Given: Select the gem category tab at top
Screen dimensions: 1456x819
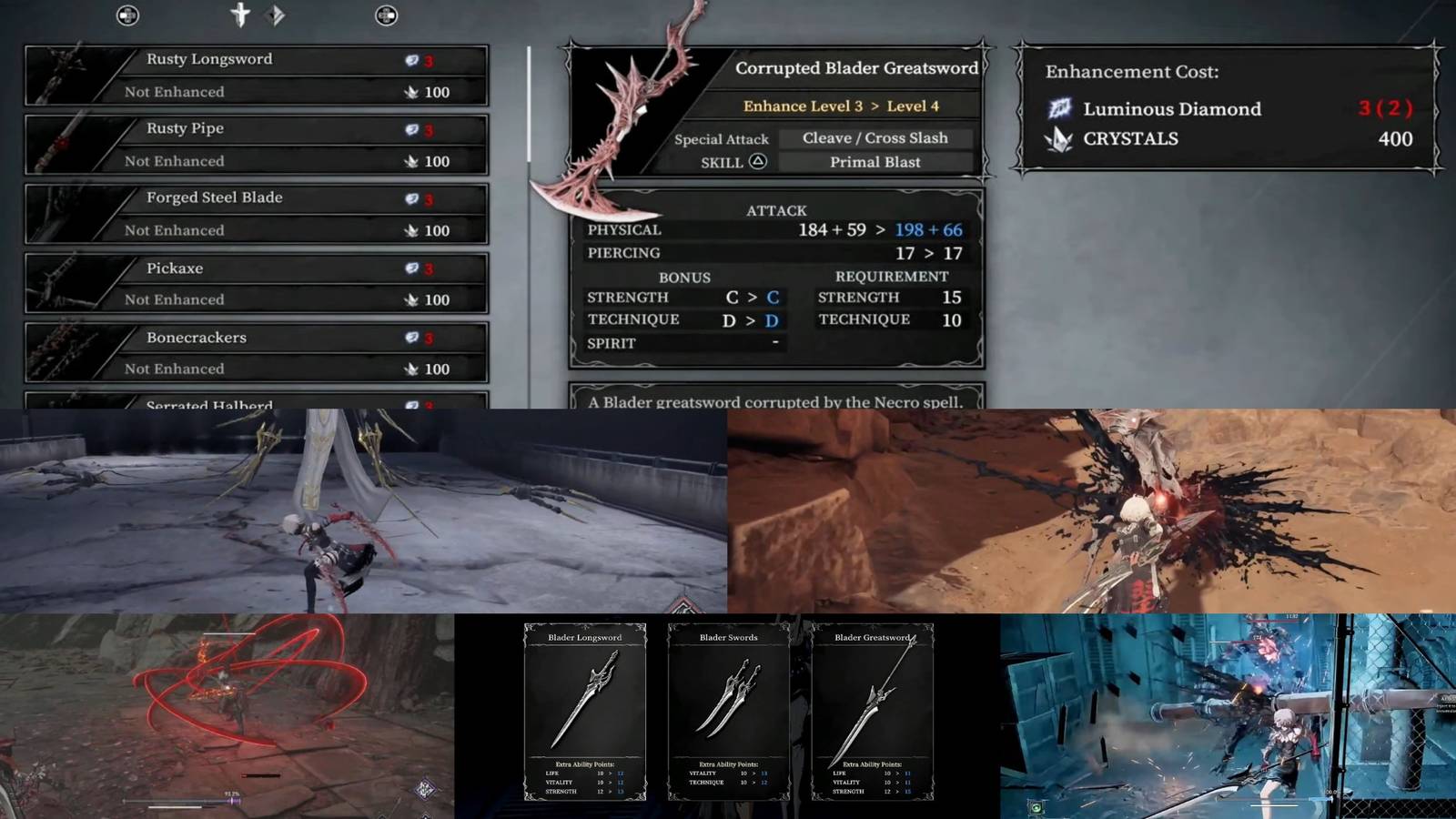Looking at the screenshot, I should coord(276,15).
